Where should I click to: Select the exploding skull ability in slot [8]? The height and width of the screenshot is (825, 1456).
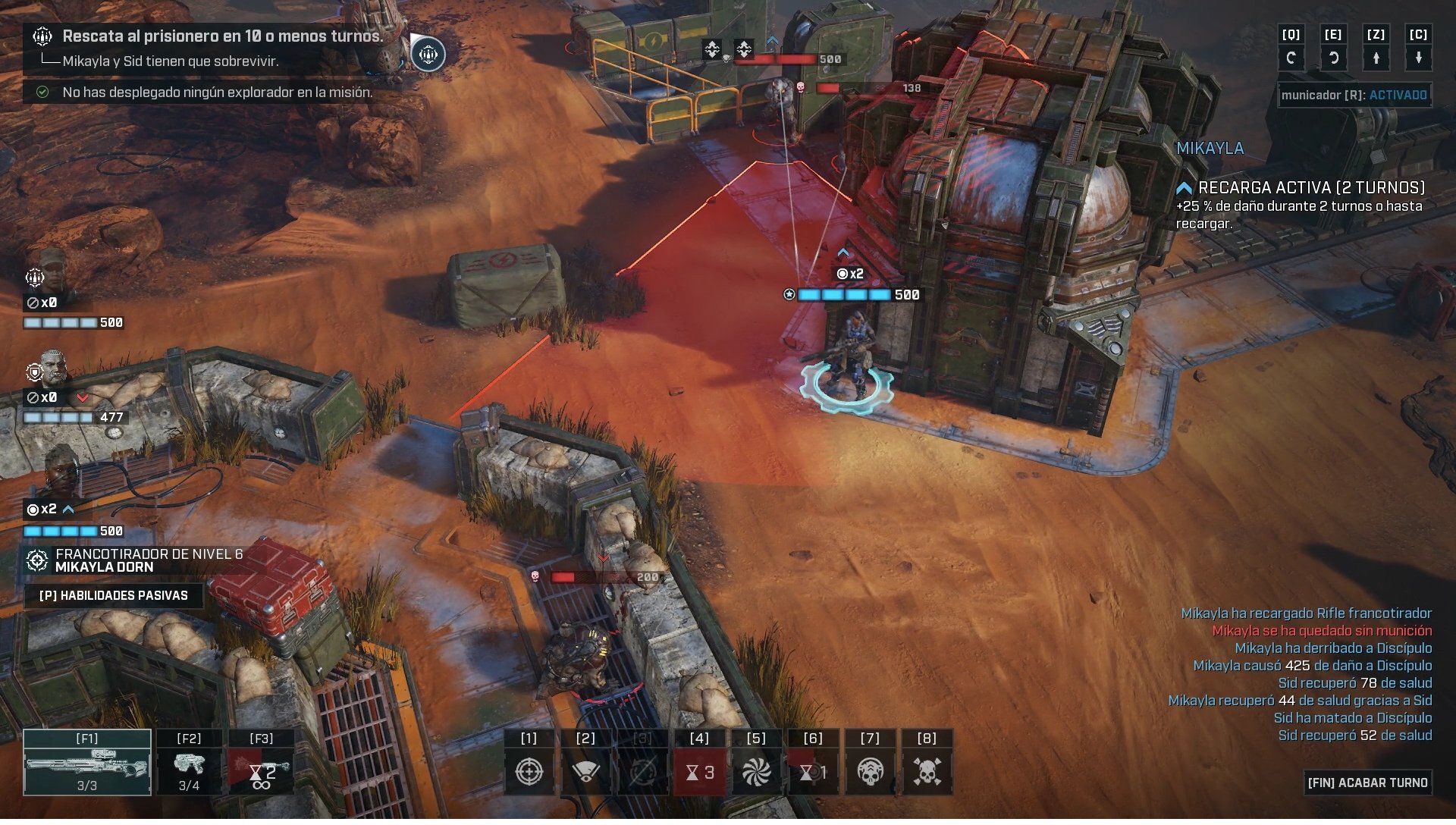click(928, 770)
